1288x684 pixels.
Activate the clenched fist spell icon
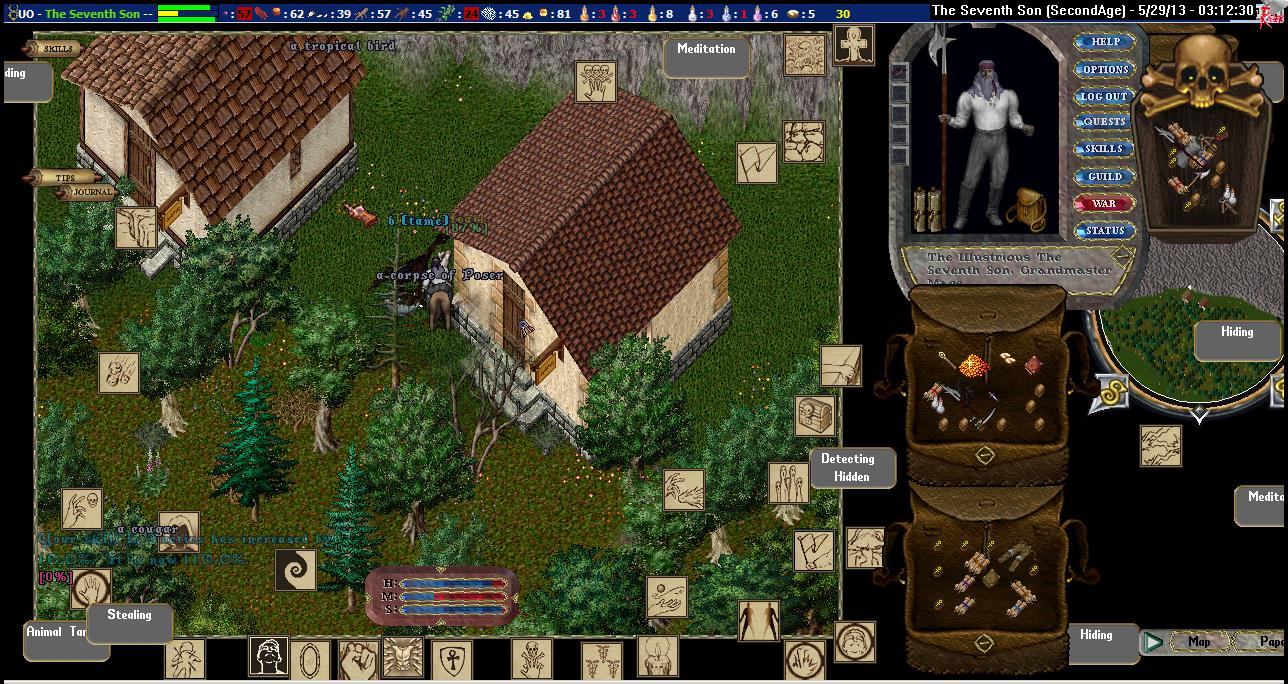pyautogui.click(x=357, y=660)
